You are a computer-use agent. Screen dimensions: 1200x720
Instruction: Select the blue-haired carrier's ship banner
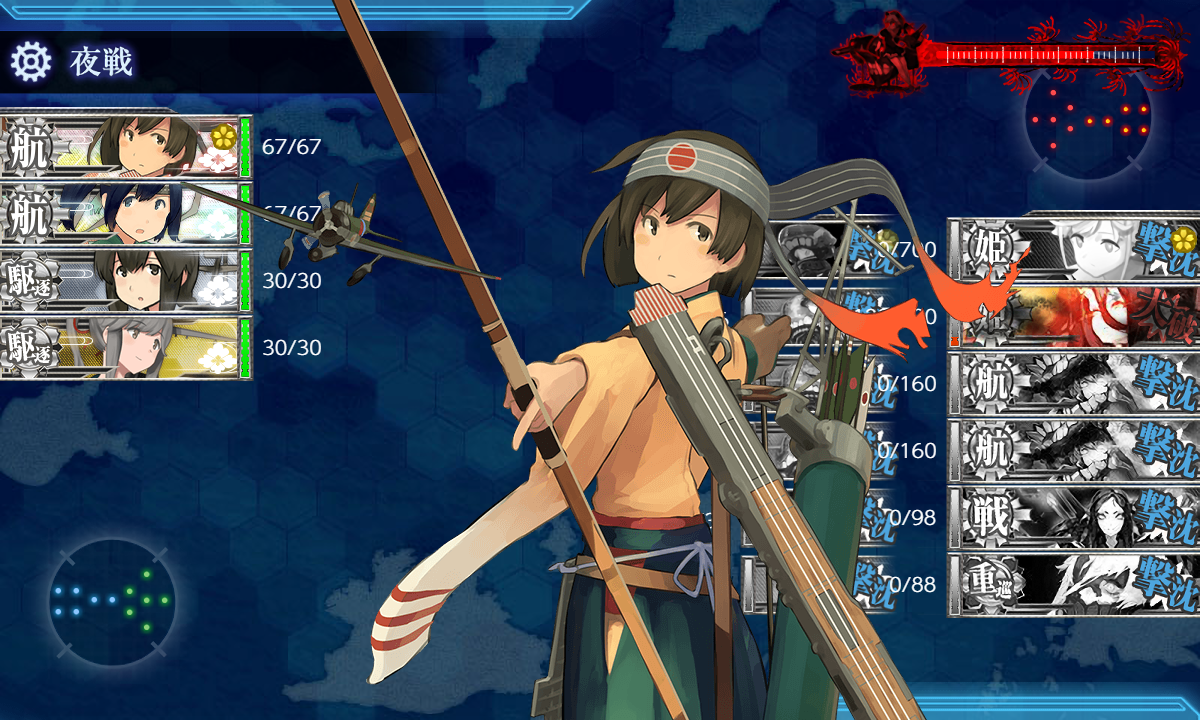click(125, 214)
